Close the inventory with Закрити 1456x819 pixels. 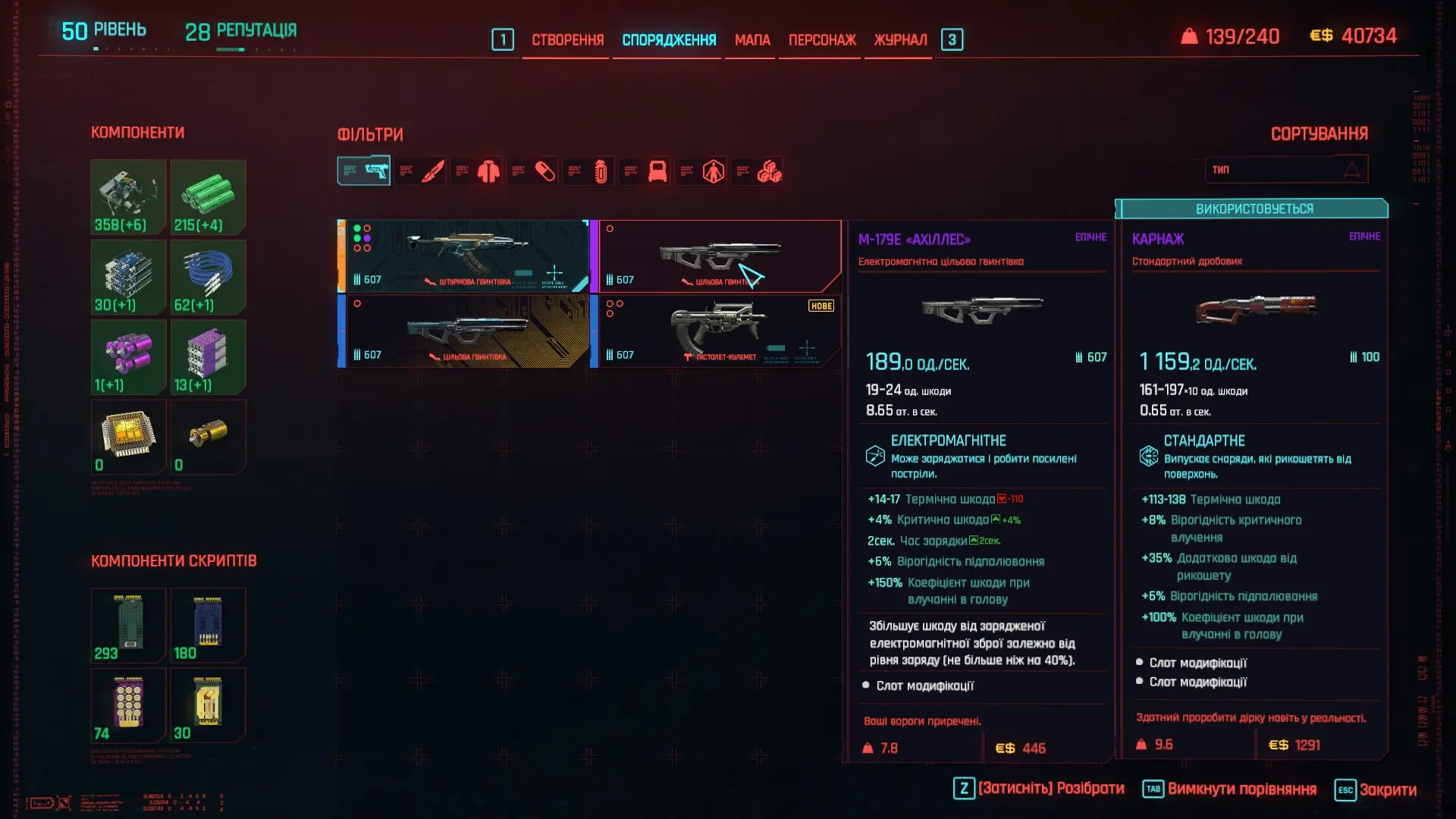[x=1387, y=789]
